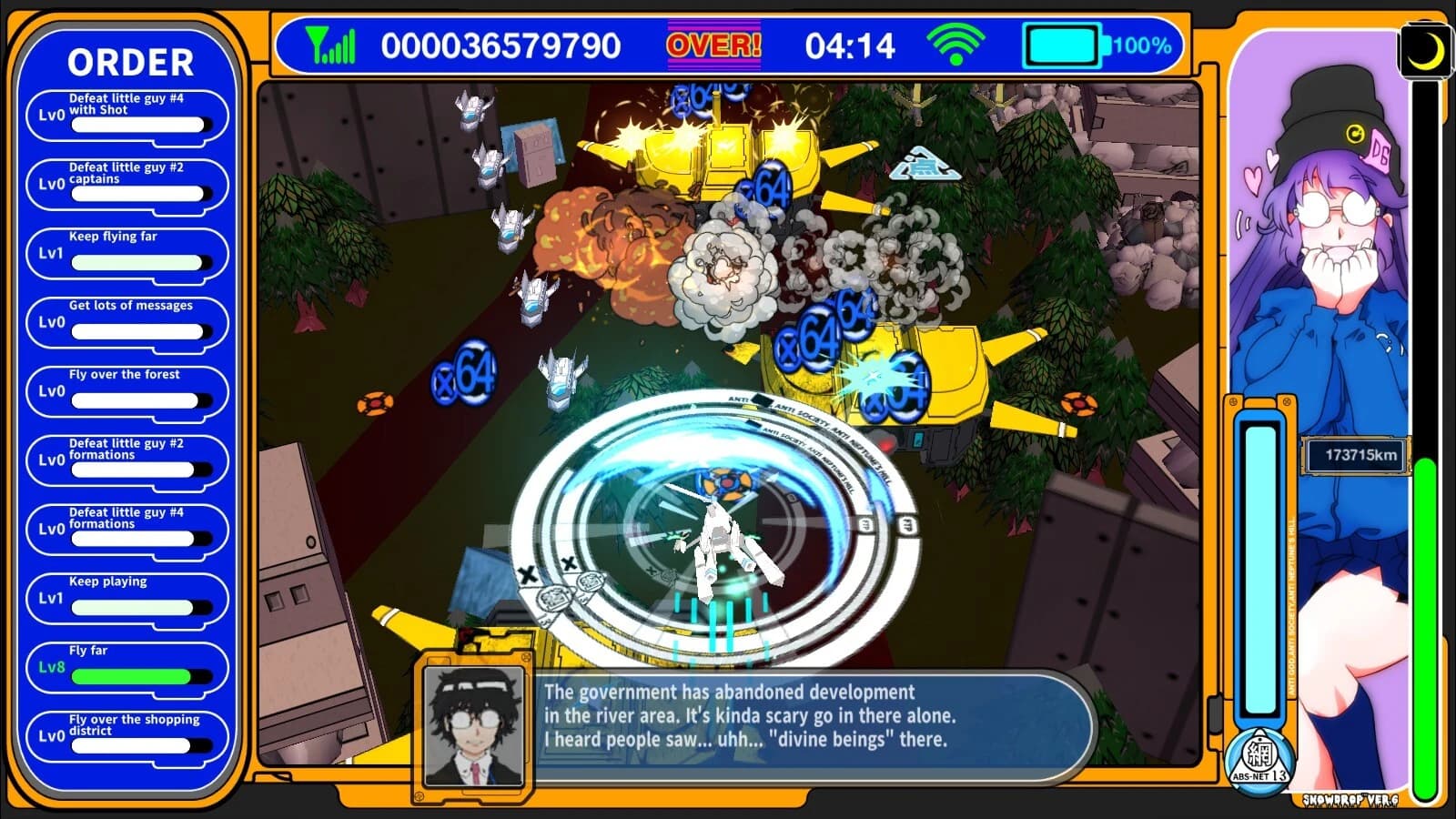The width and height of the screenshot is (1456, 819).
Task: Toggle the flashing OVER! indicator
Action: [715, 42]
